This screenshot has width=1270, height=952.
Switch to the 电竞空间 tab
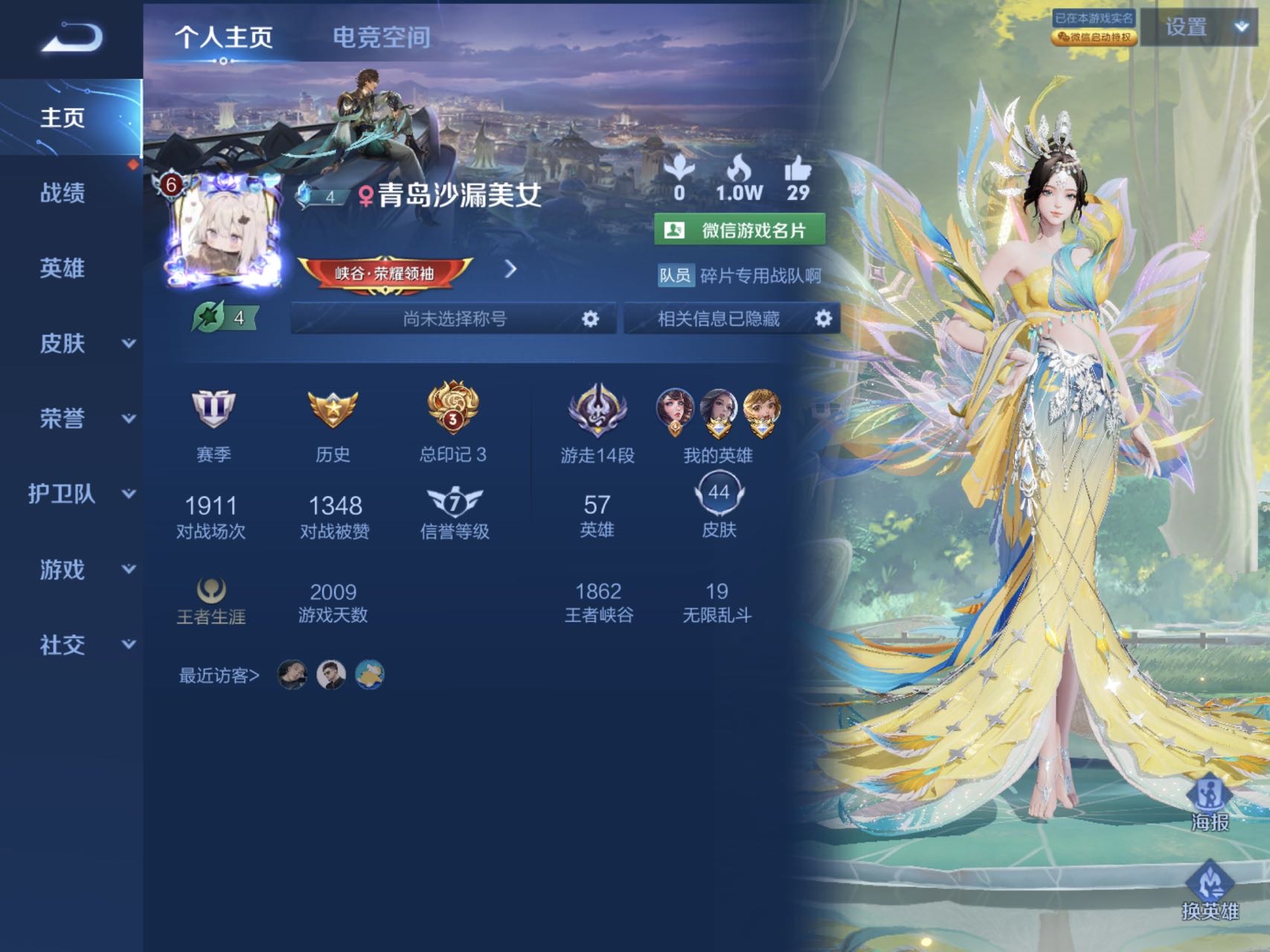click(x=381, y=37)
